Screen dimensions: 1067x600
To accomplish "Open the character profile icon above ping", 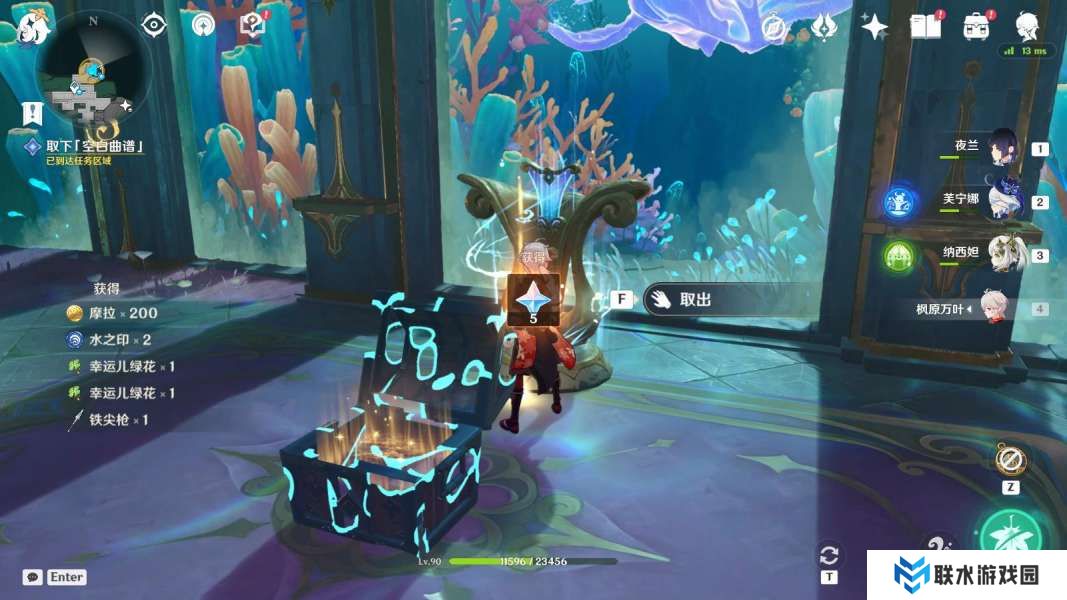I will click(1026, 25).
